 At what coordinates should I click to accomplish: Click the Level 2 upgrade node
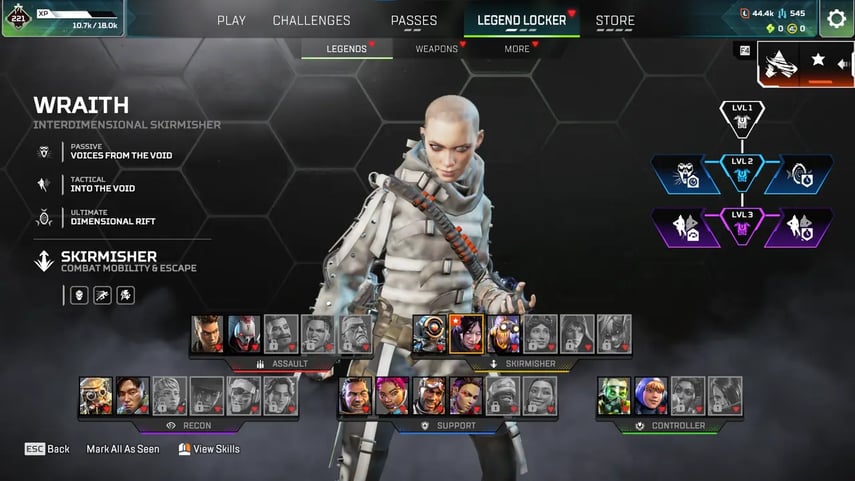(x=742, y=173)
